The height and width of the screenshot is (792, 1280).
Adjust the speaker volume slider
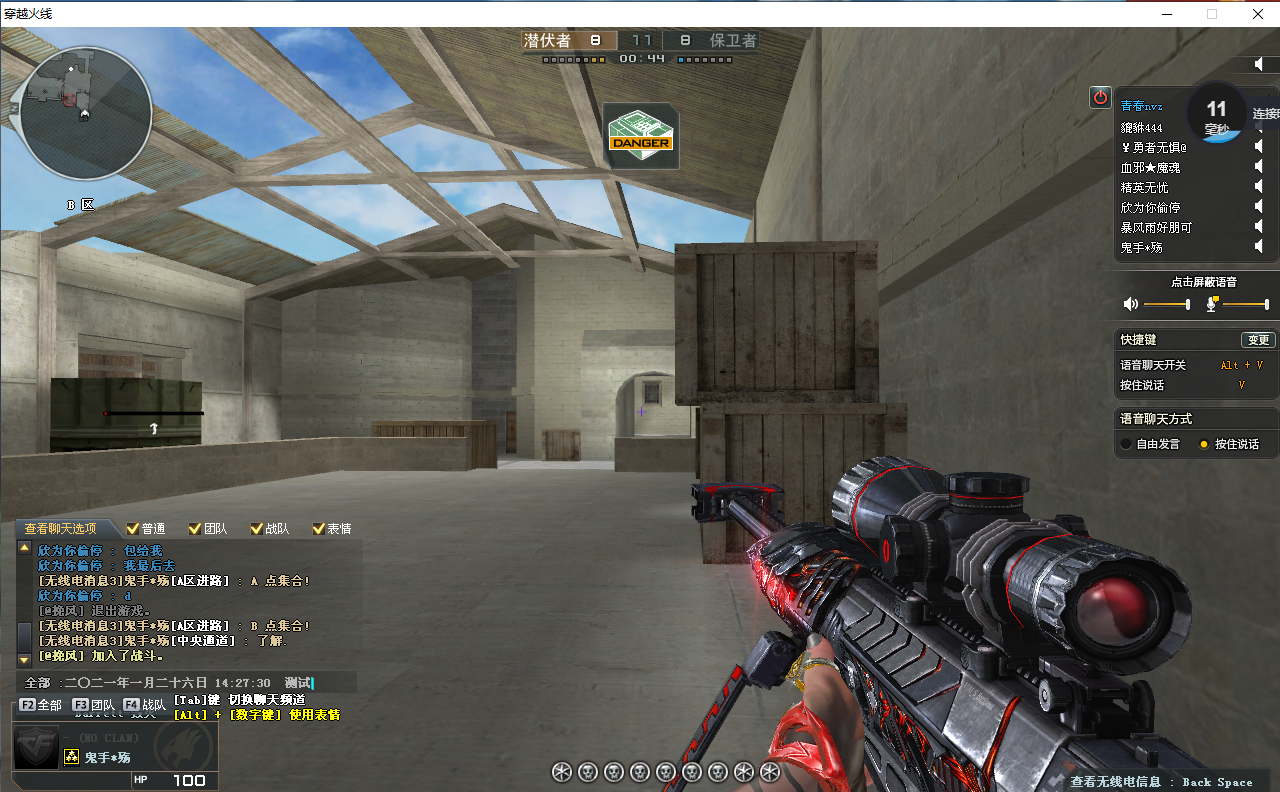pos(1166,304)
